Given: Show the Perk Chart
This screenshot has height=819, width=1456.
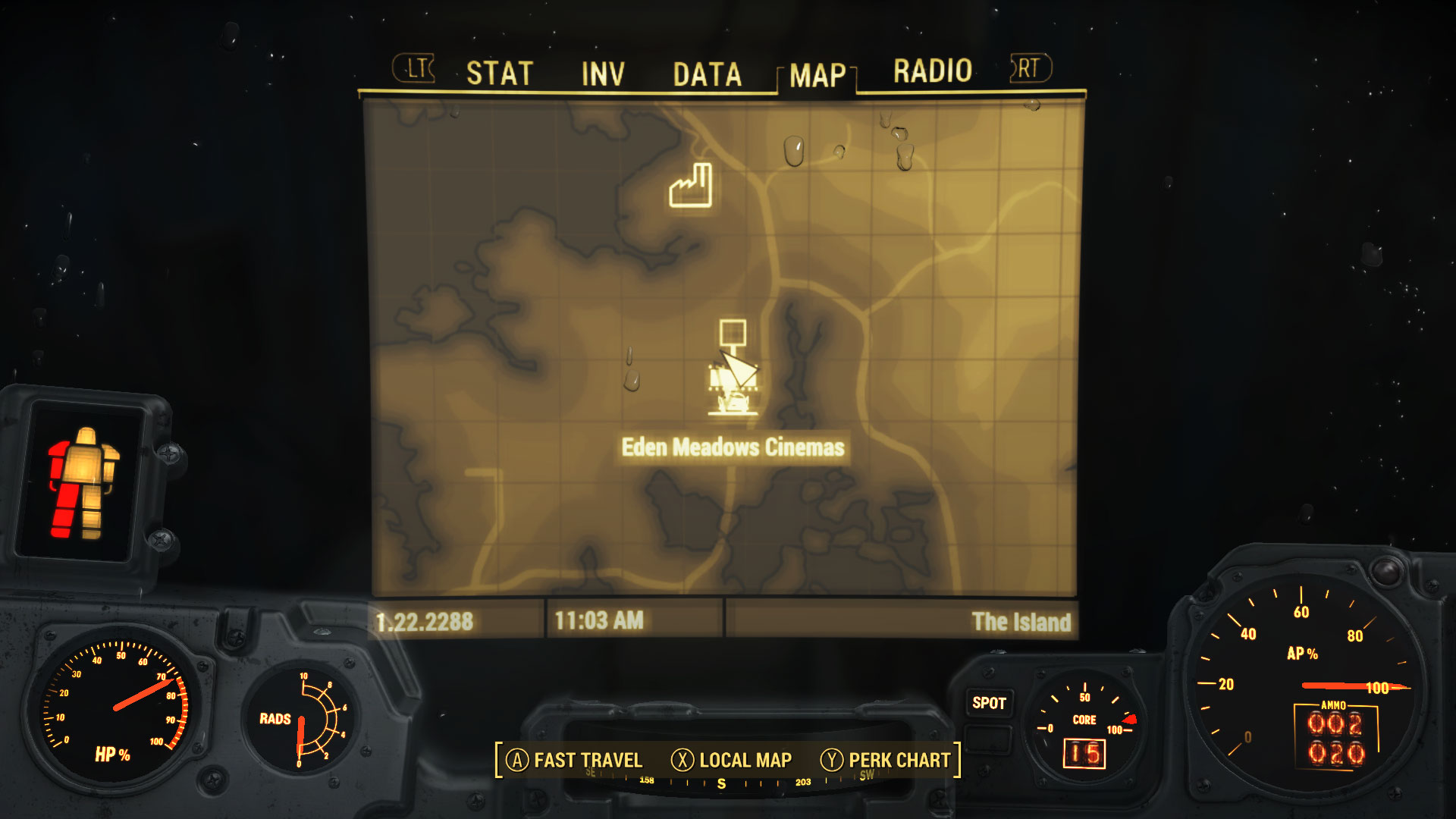Looking at the screenshot, I should pos(886,760).
